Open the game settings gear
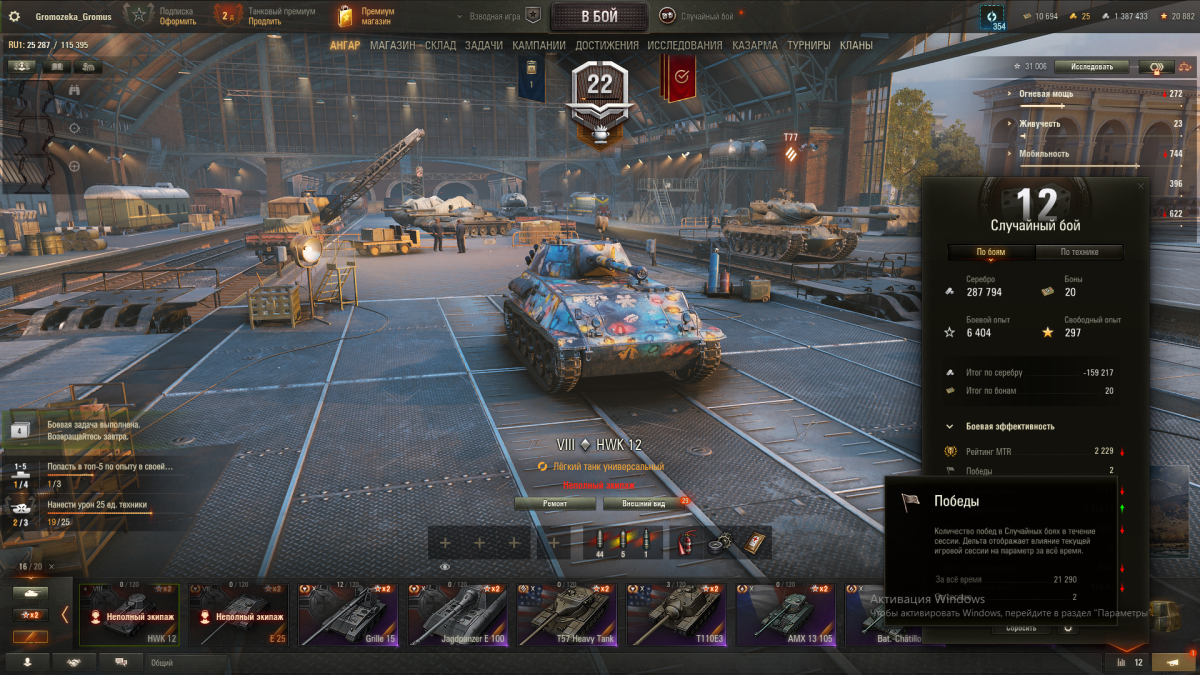The height and width of the screenshot is (675, 1200). click(x=14, y=16)
